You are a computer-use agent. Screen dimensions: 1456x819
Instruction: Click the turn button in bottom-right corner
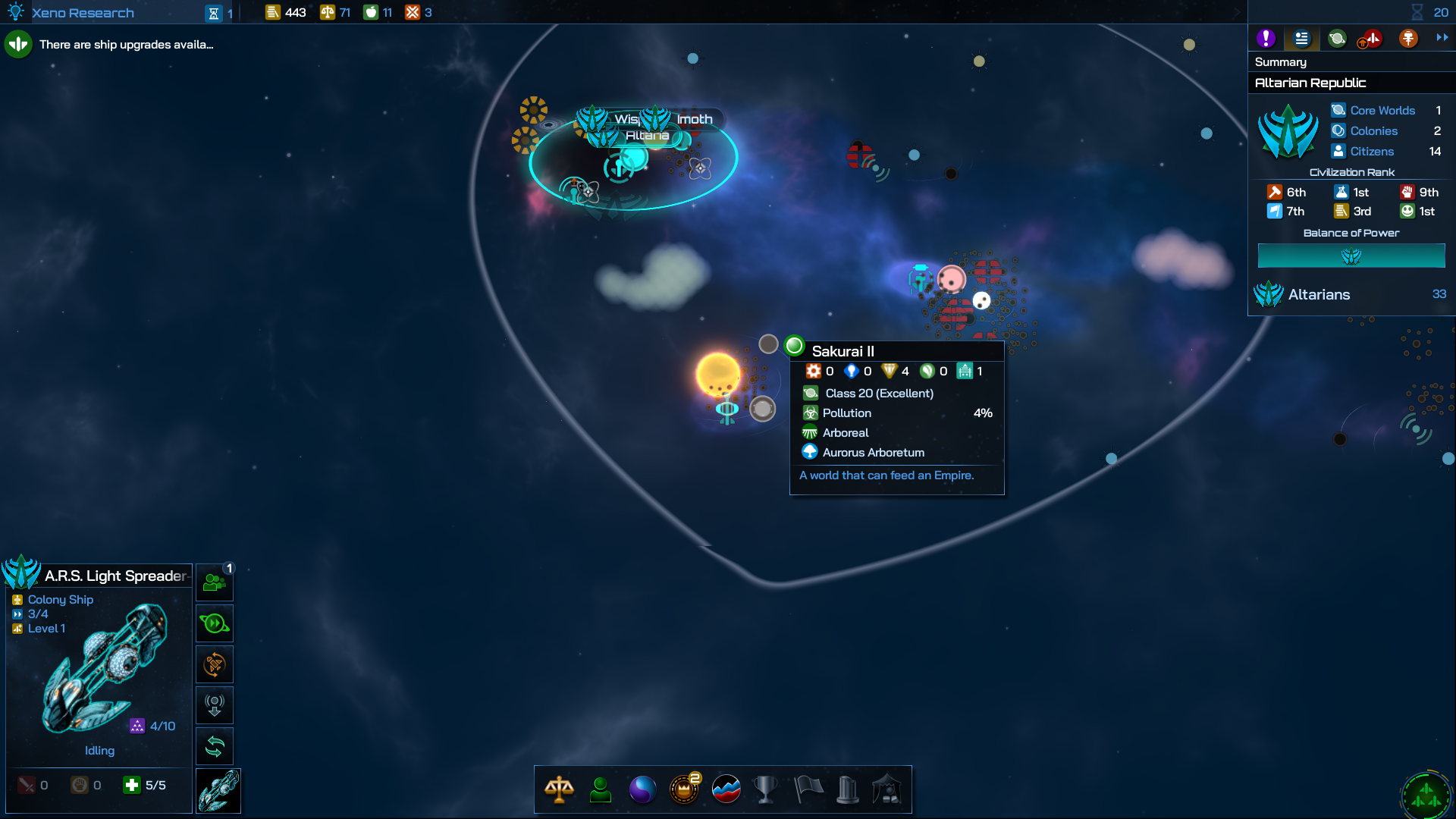(1426, 795)
